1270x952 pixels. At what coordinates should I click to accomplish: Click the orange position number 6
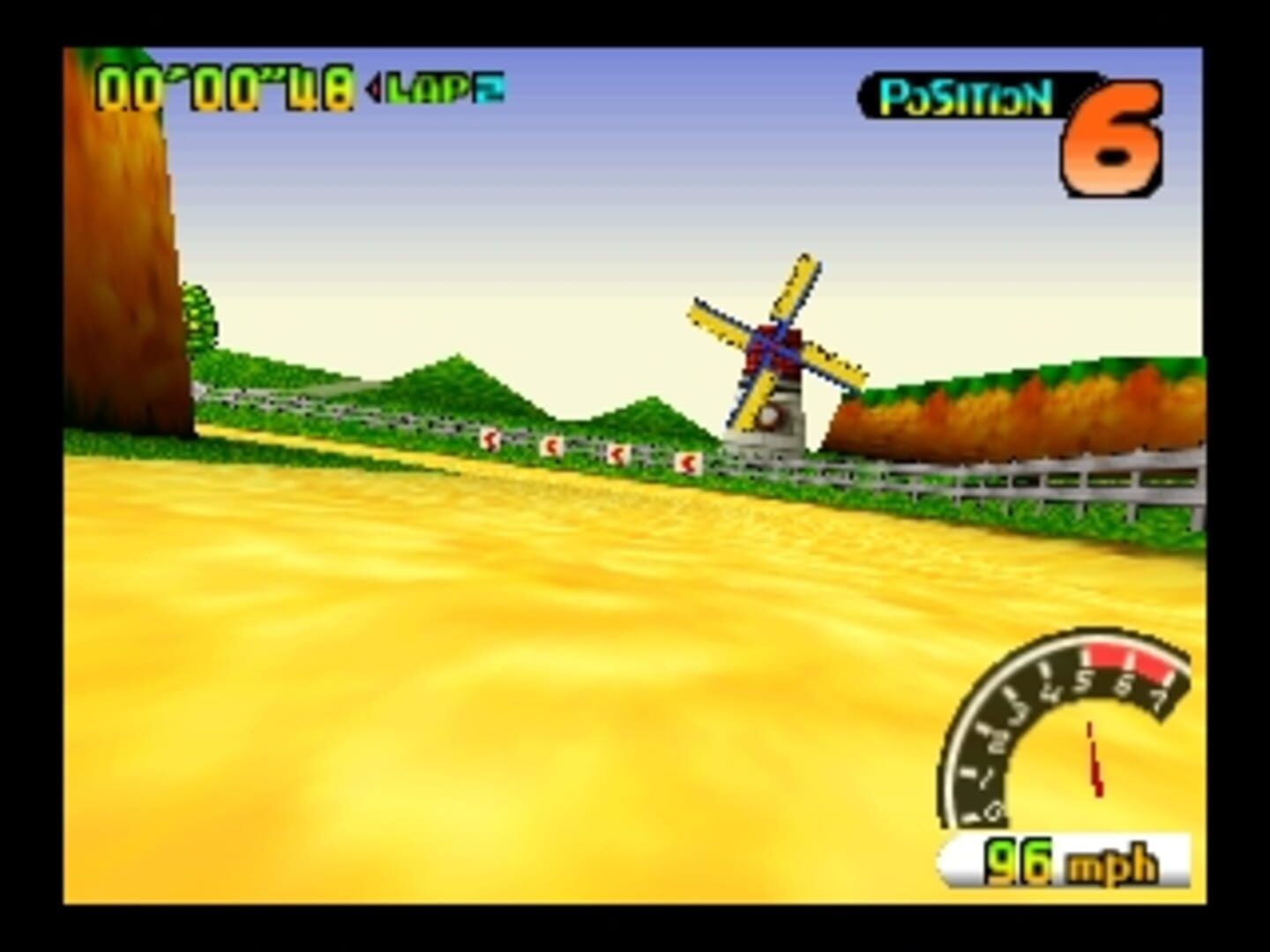(1113, 141)
